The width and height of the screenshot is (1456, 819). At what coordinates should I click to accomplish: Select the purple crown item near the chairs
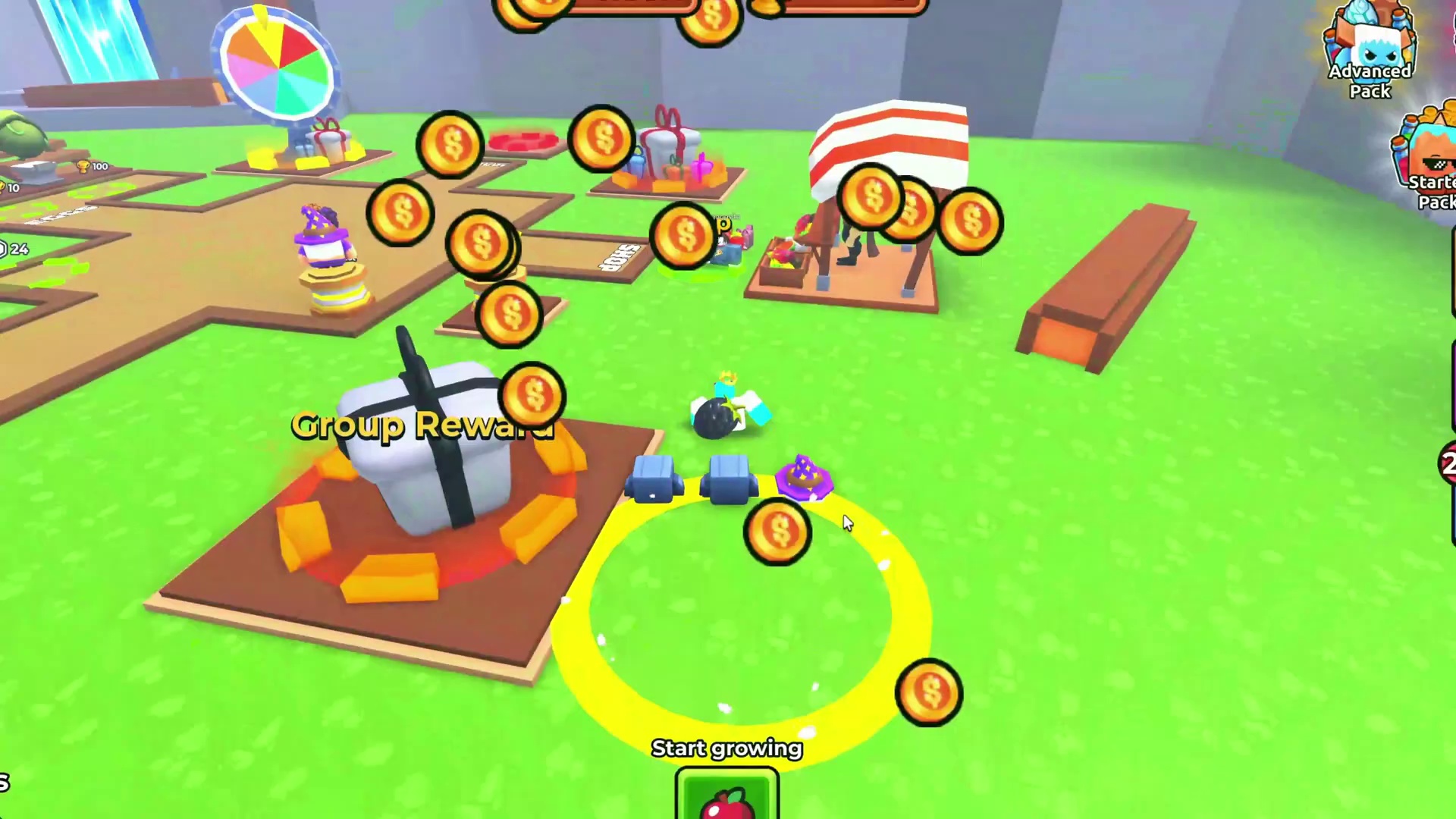tap(805, 478)
